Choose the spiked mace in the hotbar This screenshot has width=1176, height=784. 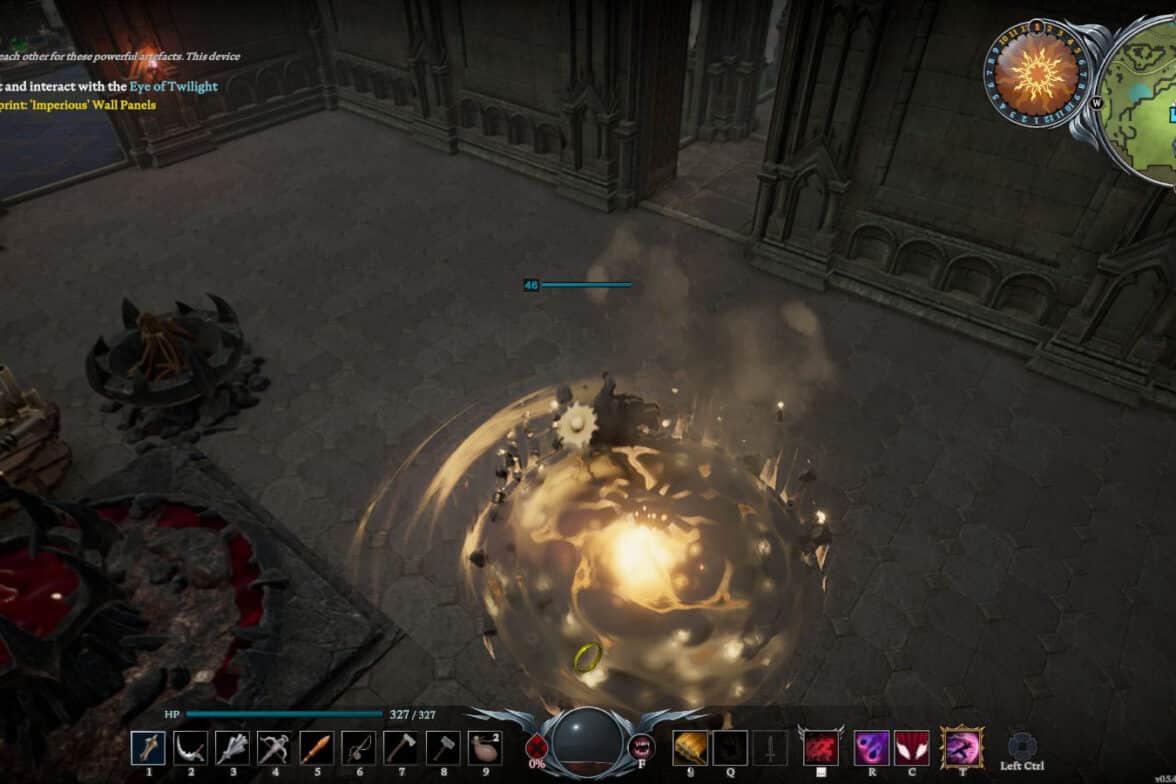pos(232,748)
